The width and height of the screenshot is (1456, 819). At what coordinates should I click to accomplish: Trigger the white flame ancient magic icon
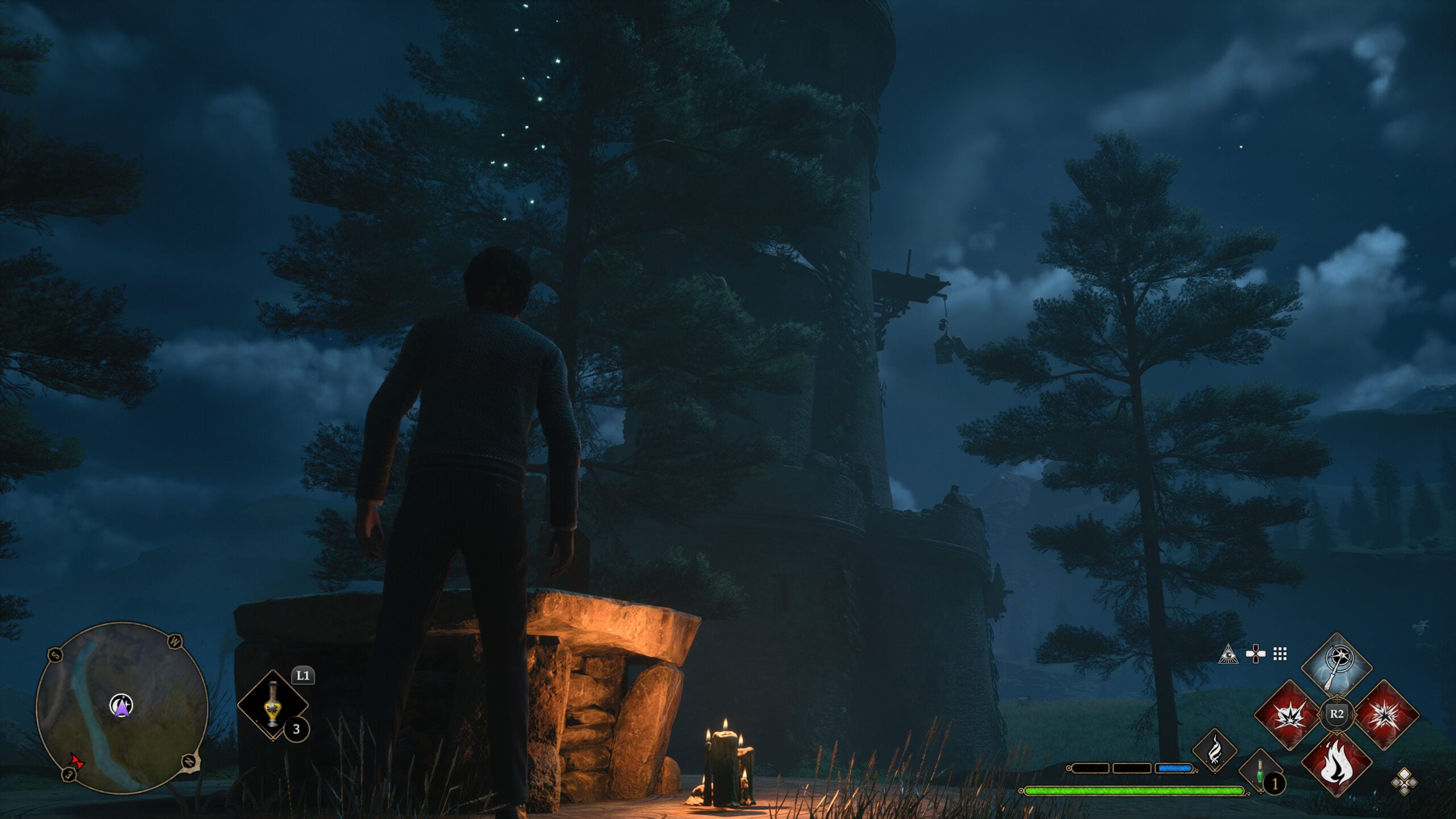1215,751
